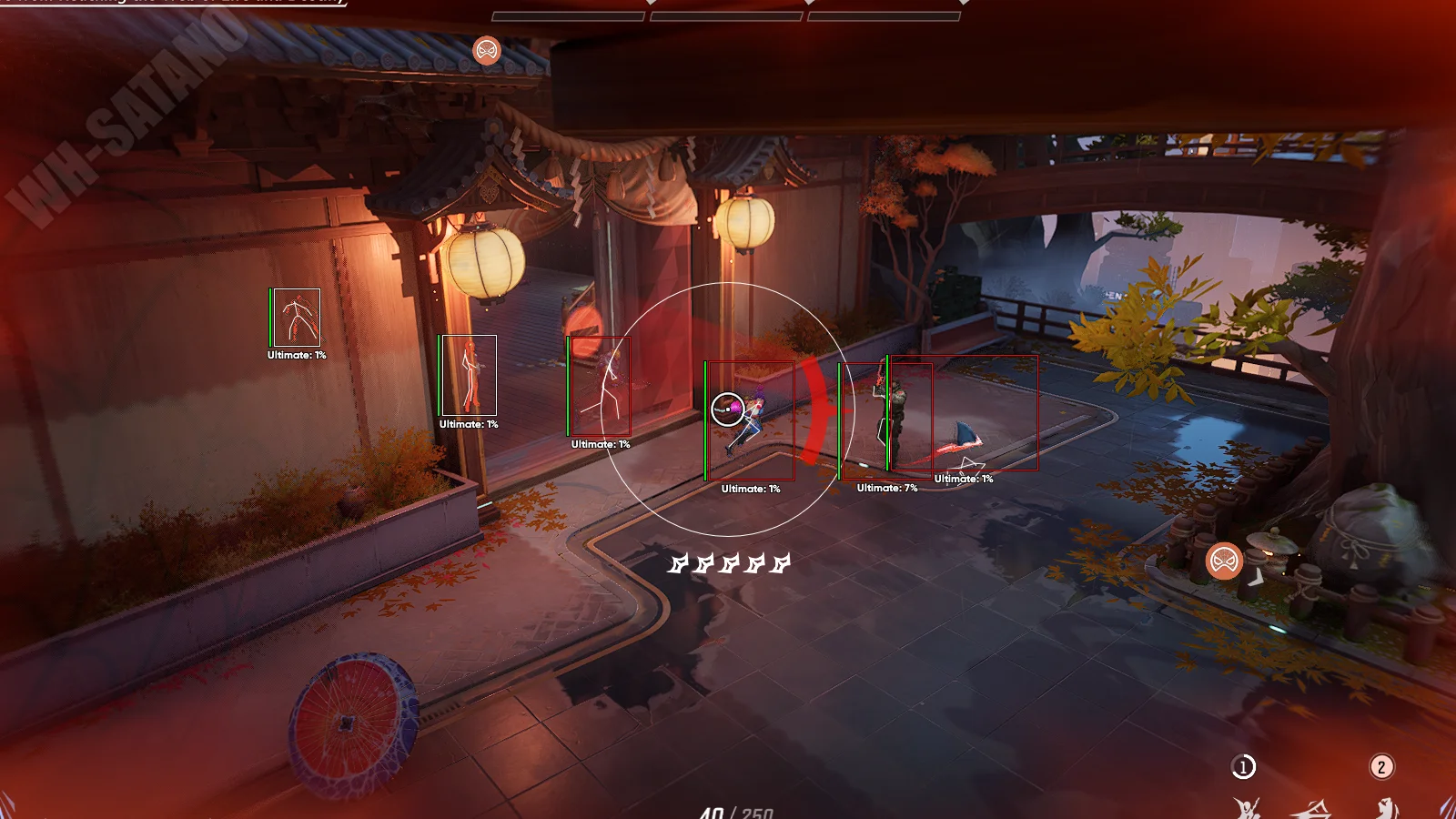The width and height of the screenshot is (1456, 819).
Task: Click the Spider-Man mask marker above the gate roof
Action: [x=487, y=50]
